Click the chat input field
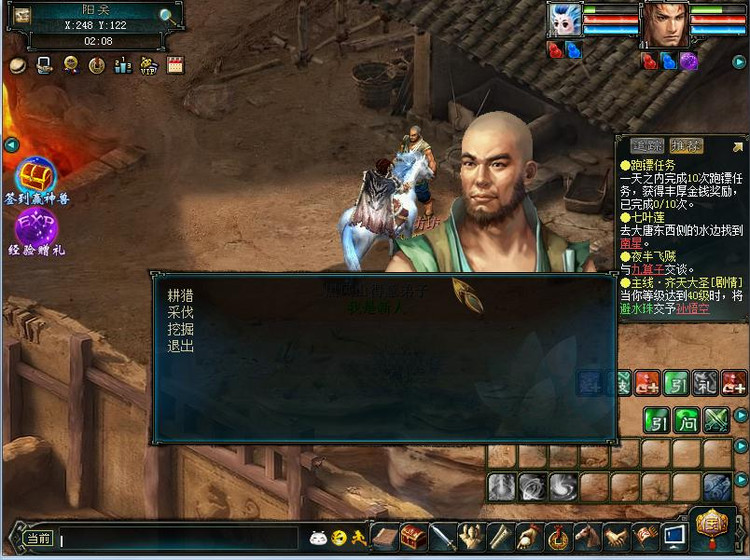 180,540
